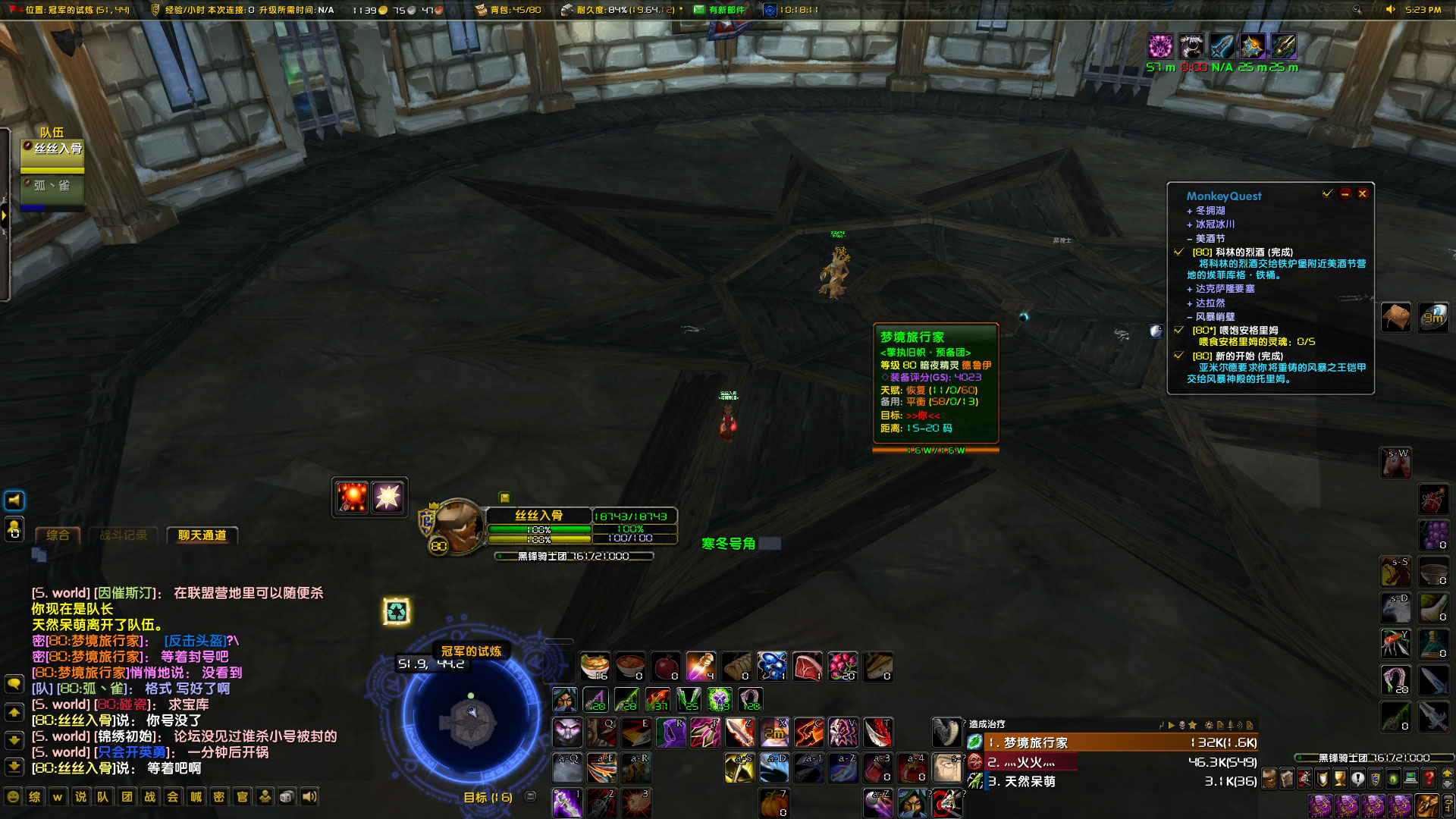1456x819 pixels.
Task: Uncheck the 科林的烈酒 quest checkbox
Action: [x=1178, y=252]
